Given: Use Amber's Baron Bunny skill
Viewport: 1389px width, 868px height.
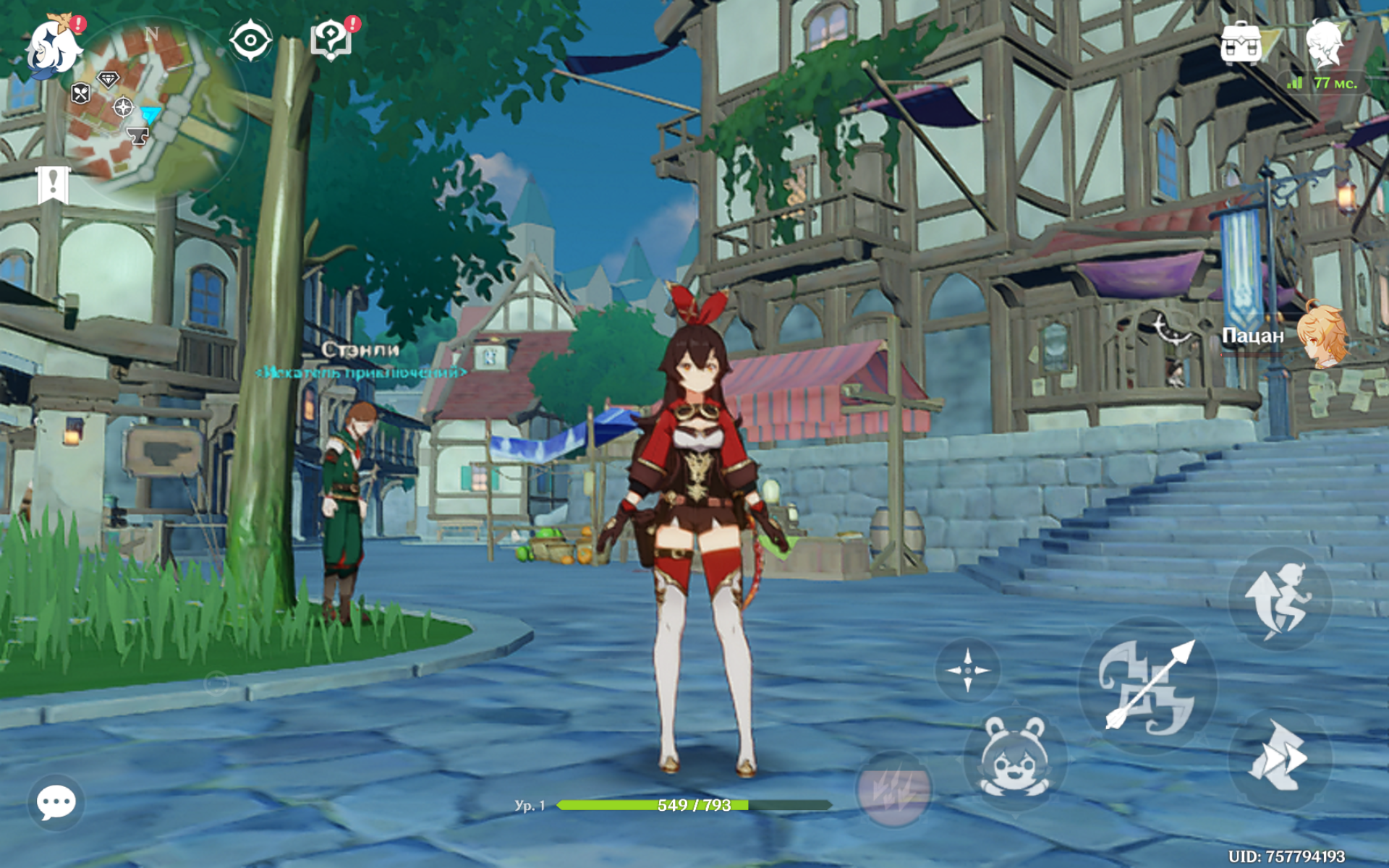Looking at the screenshot, I should [1014, 757].
